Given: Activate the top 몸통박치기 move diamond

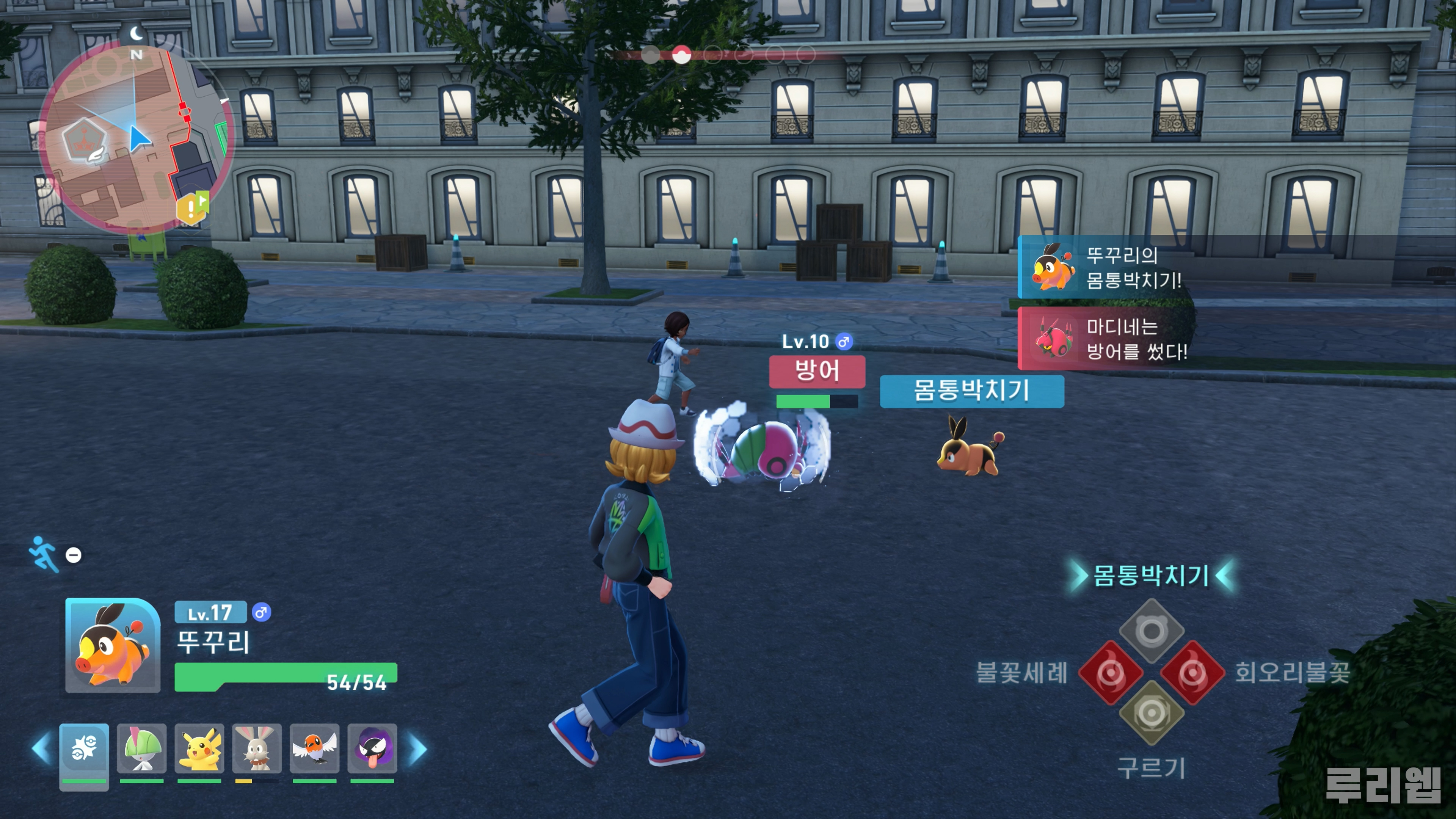Looking at the screenshot, I should pyautogui.click(x=1152, y=631).
